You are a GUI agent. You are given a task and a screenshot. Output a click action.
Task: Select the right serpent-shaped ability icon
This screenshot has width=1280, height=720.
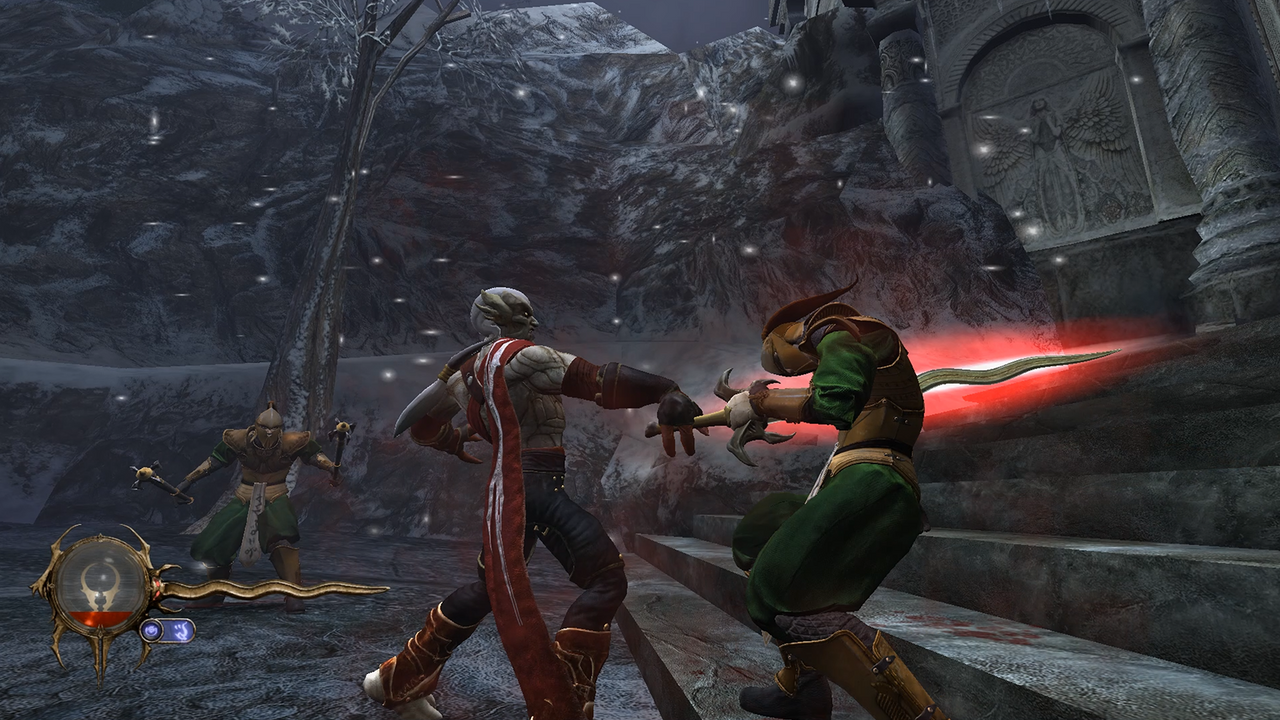click(x=181, y=631)
